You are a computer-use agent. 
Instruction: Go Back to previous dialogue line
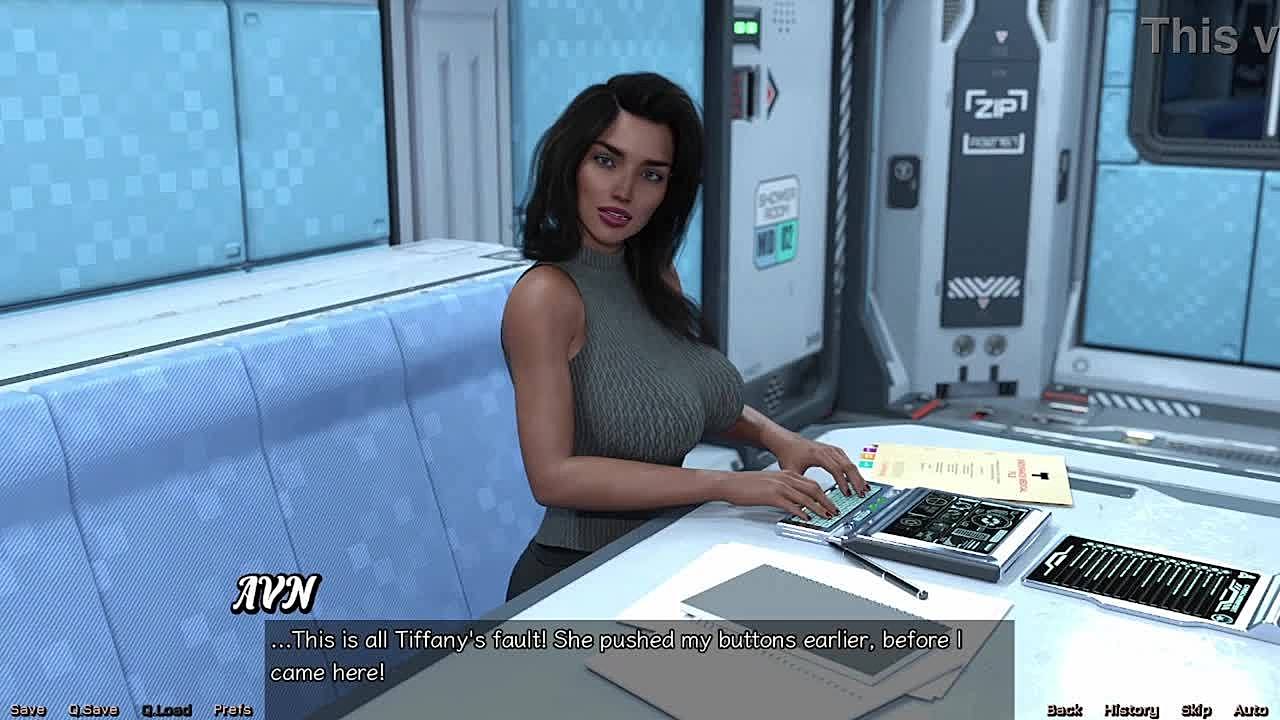tap(1064, 710)
